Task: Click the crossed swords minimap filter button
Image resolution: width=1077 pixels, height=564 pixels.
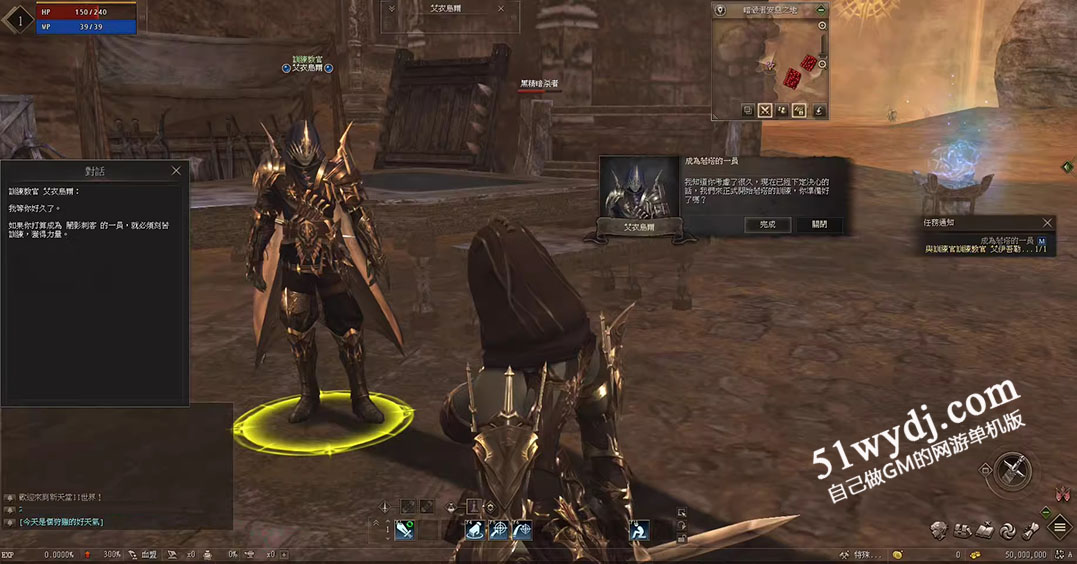Action: point(765,111)
